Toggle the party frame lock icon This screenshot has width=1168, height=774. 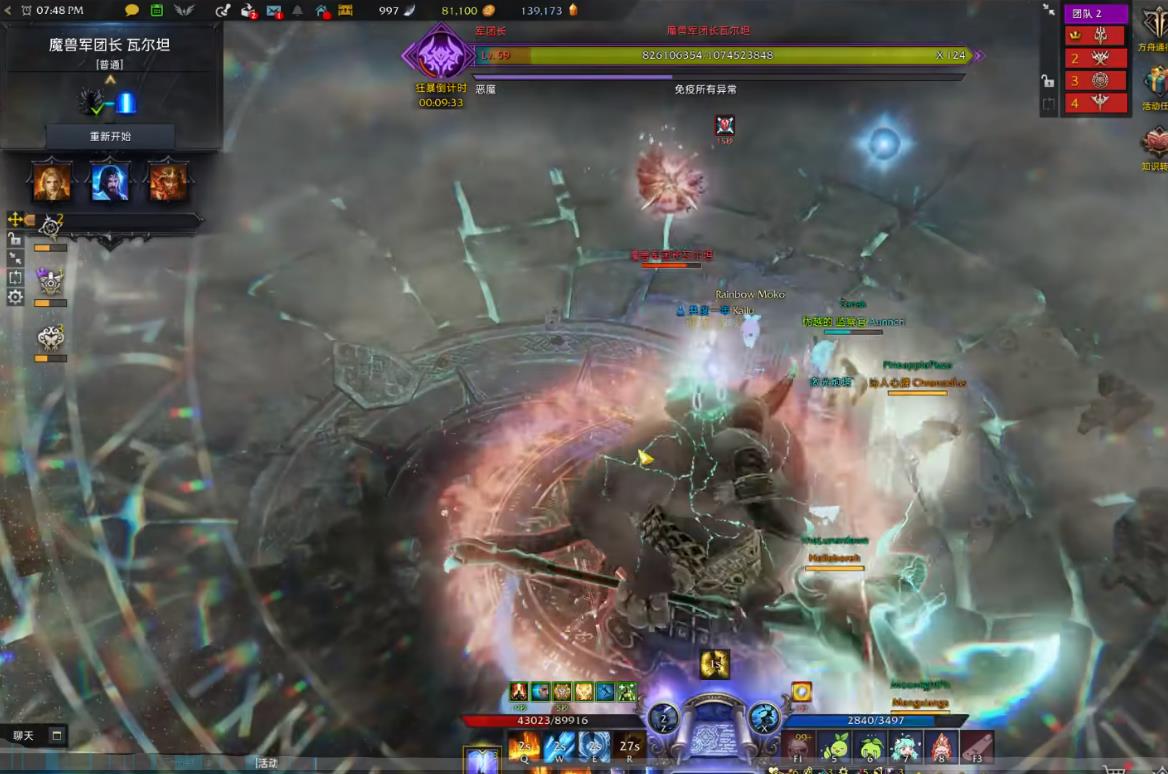coord(1047,81)
